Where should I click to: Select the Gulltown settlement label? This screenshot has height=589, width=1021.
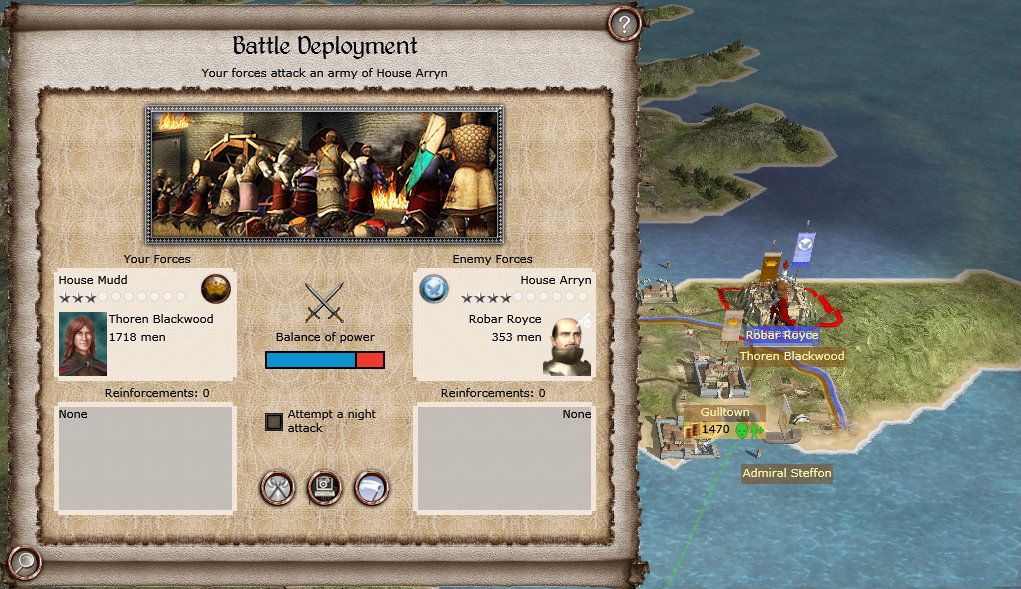(x=725, y=412)
